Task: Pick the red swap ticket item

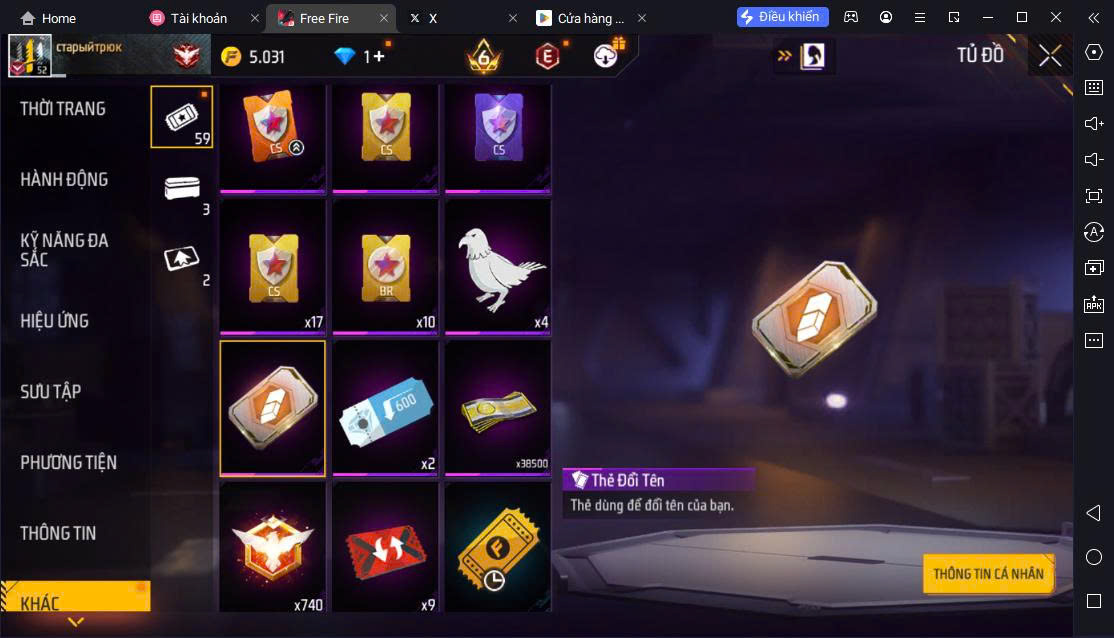Action: tap(385, 548)
